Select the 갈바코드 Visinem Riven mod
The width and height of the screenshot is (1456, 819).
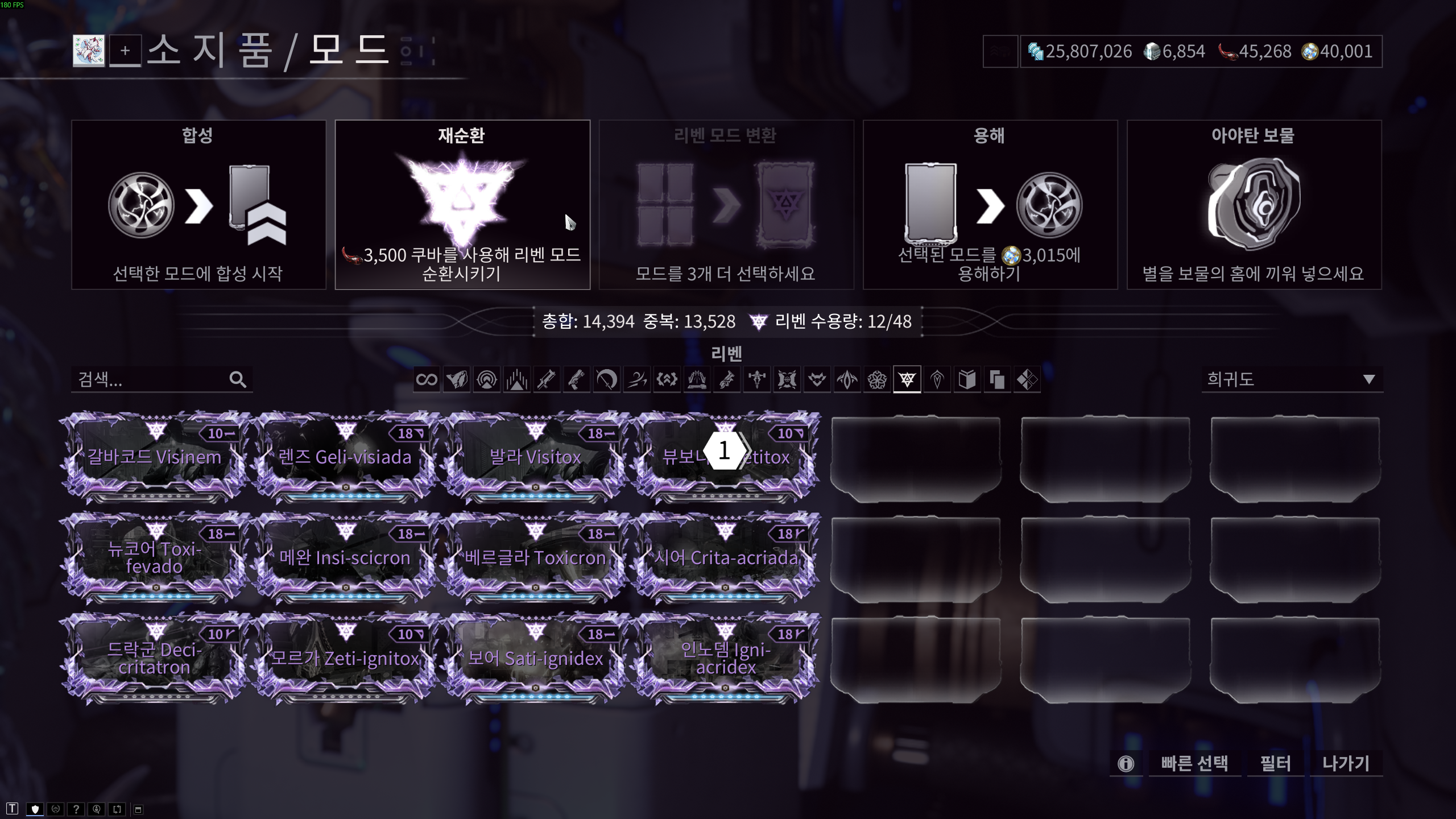[x=154, y=458]
